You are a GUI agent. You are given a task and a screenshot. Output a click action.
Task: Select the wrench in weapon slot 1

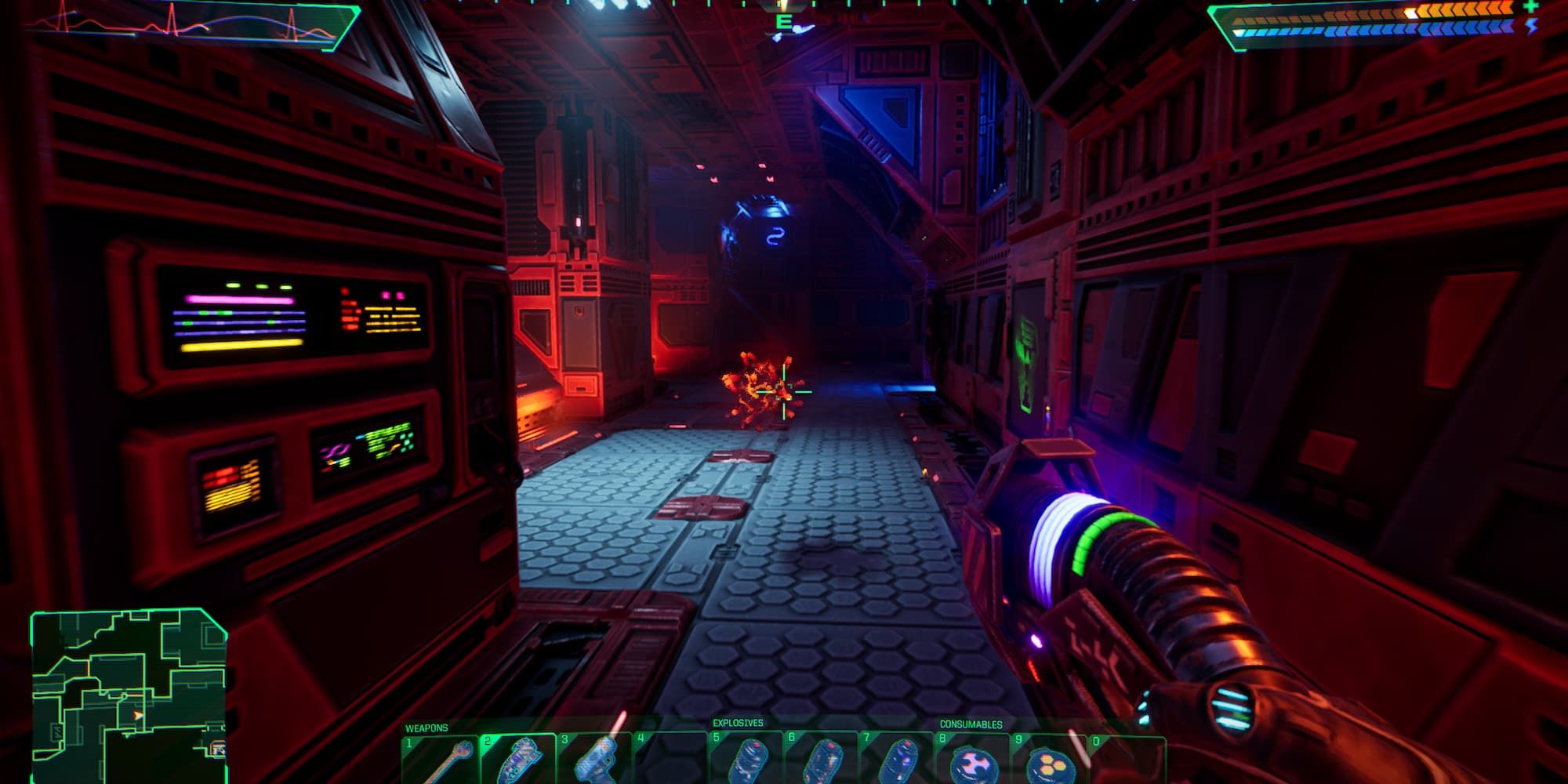click(x=440, y=760)
